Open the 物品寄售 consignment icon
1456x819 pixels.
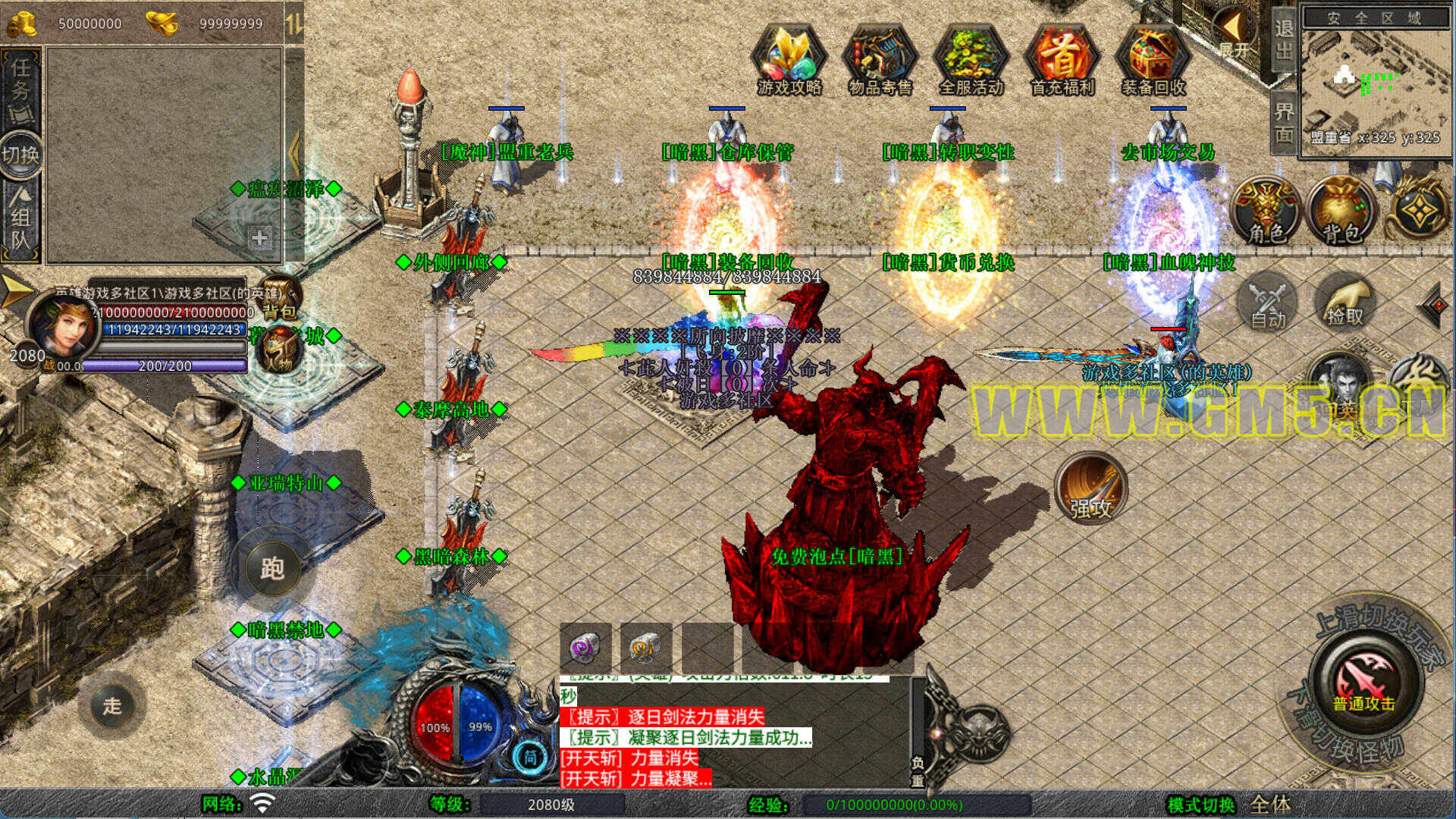point(880,61)
